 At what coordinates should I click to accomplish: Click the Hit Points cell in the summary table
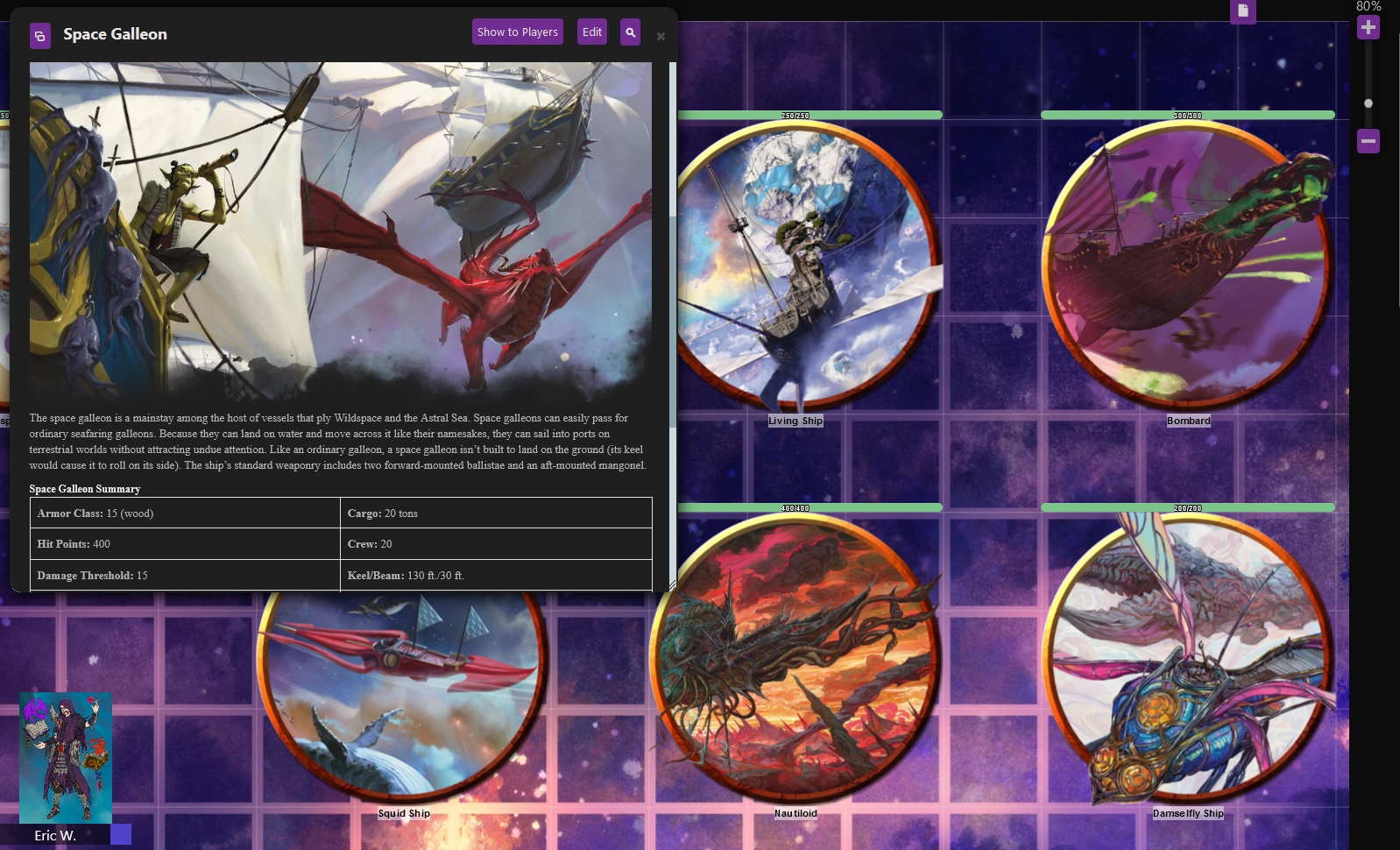(x=186, y=543)
